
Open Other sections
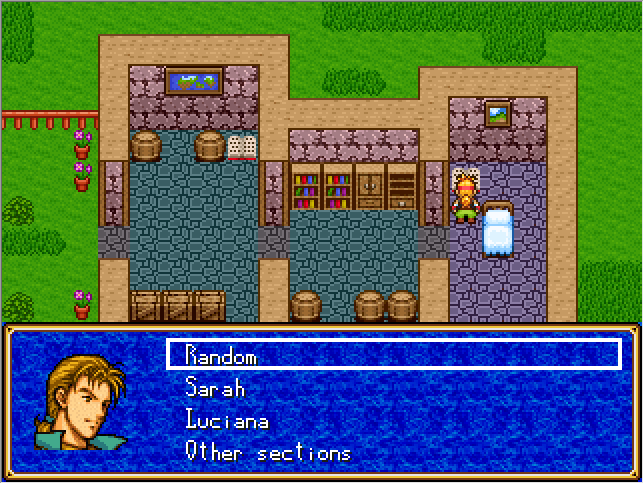[x=268, y=452]
